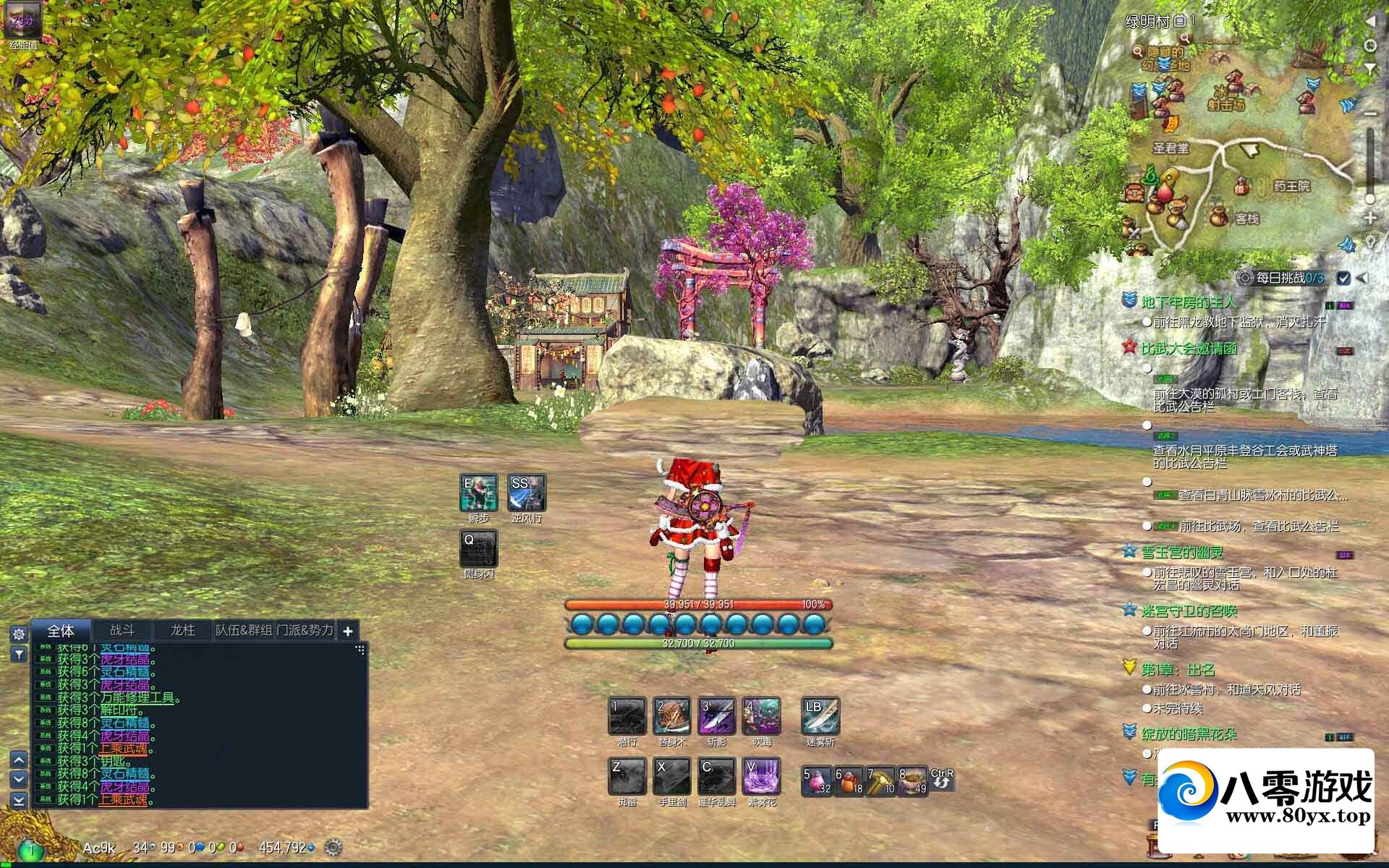Add a new chat tab with plus button
The width and height of the screenshot is (1389, 868).
tap(347, 631)
